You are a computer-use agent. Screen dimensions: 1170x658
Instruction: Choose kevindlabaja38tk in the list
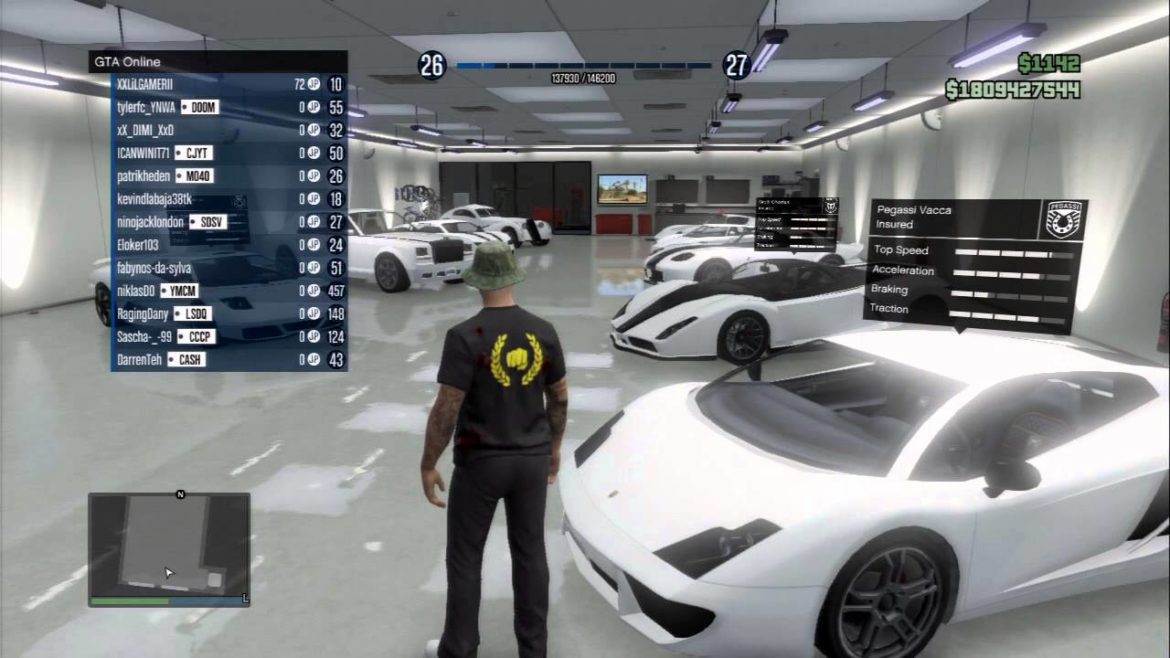(x=154, y=199)
